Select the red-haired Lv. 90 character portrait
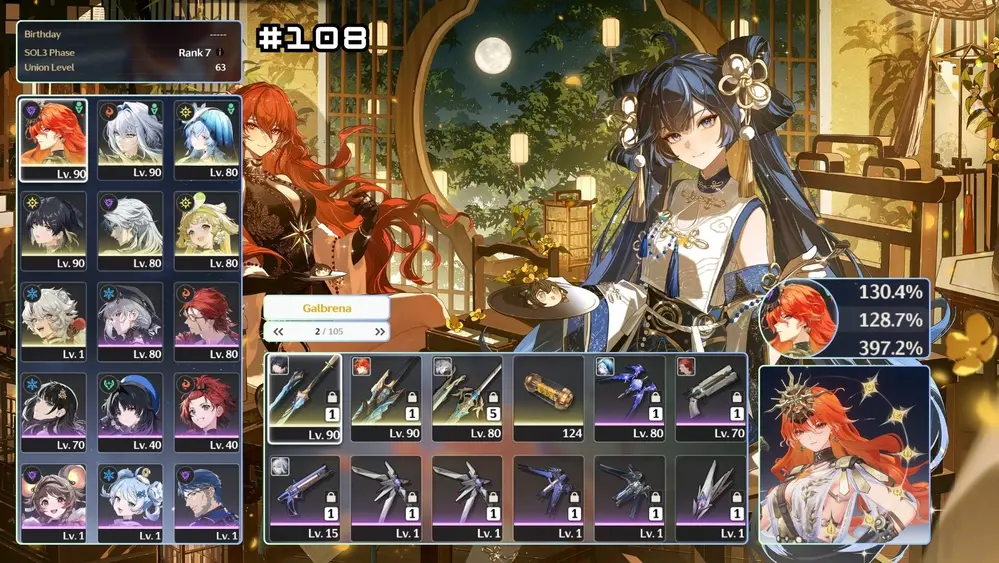The image size is (999, 563). pyautogui.click(x=53, y=140)
